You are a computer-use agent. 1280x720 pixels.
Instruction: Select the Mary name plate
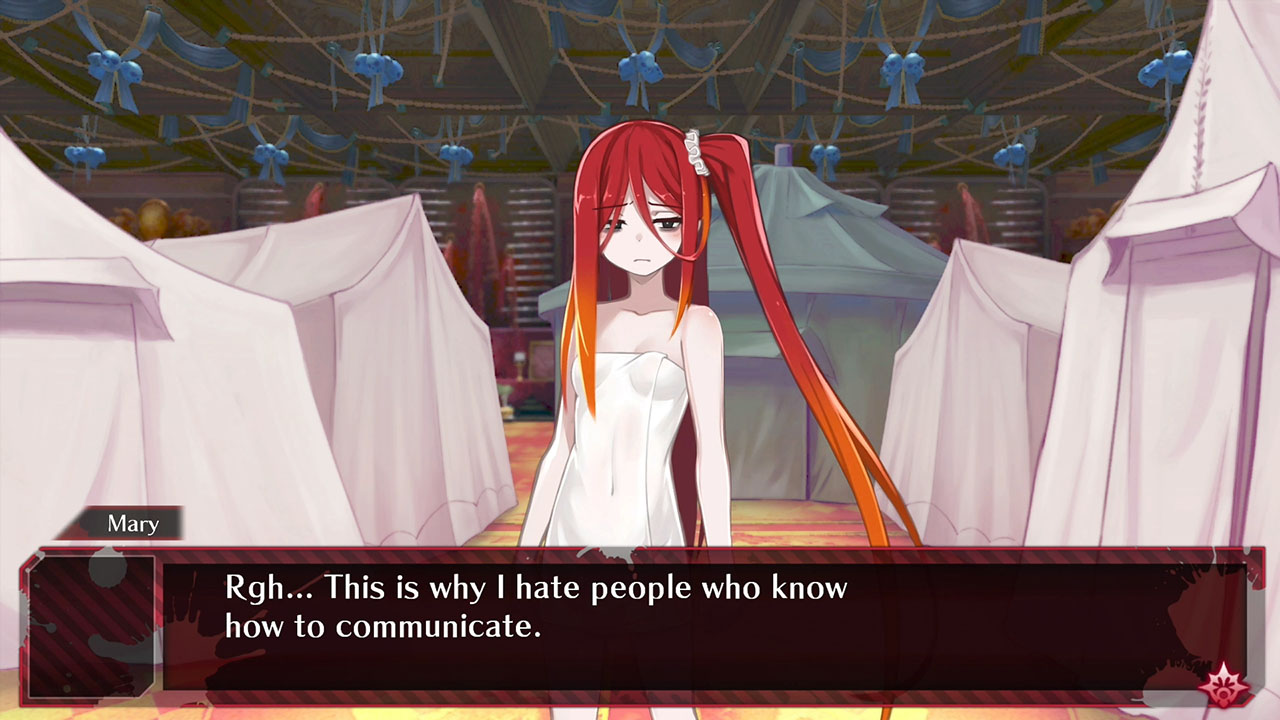point(131,523)
